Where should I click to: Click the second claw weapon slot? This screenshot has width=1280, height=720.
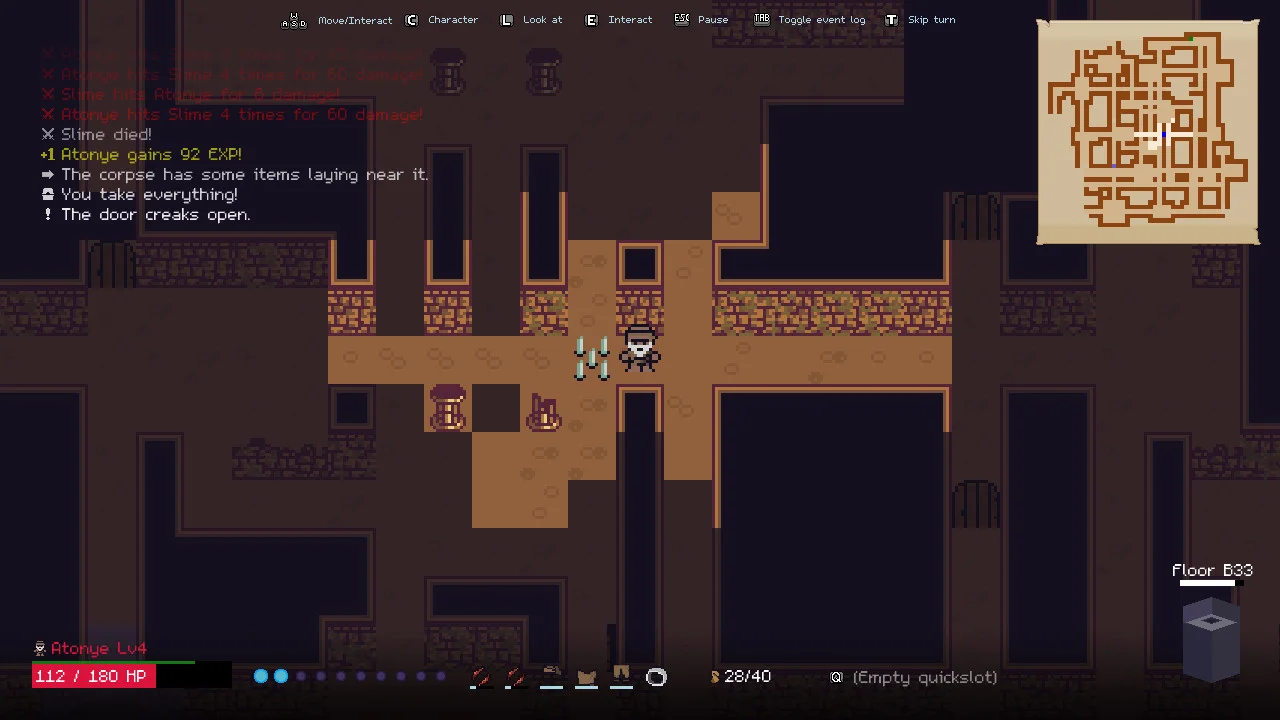[x=516, y=677]
